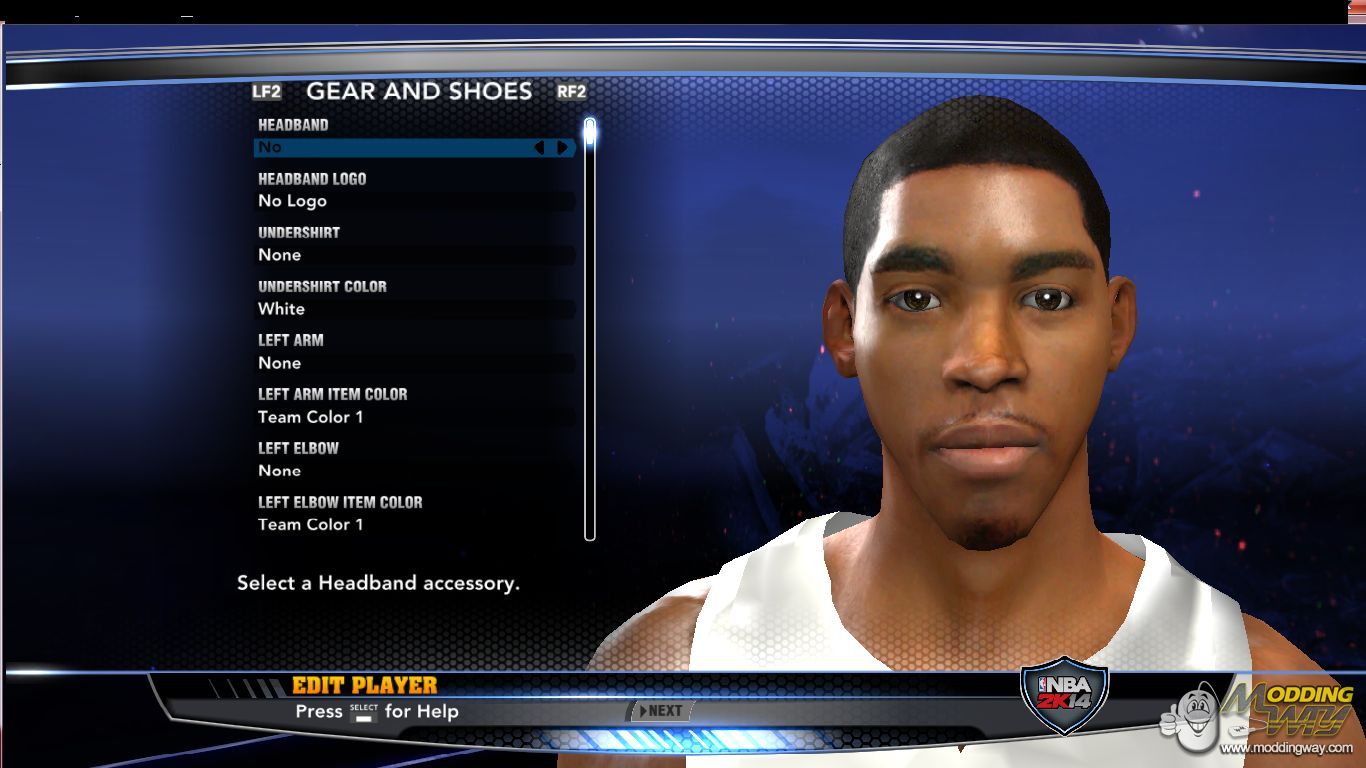Choose the Left Arm Item Color row
Viewport: 1366px width, 768px height.
[x=414, y=417]
